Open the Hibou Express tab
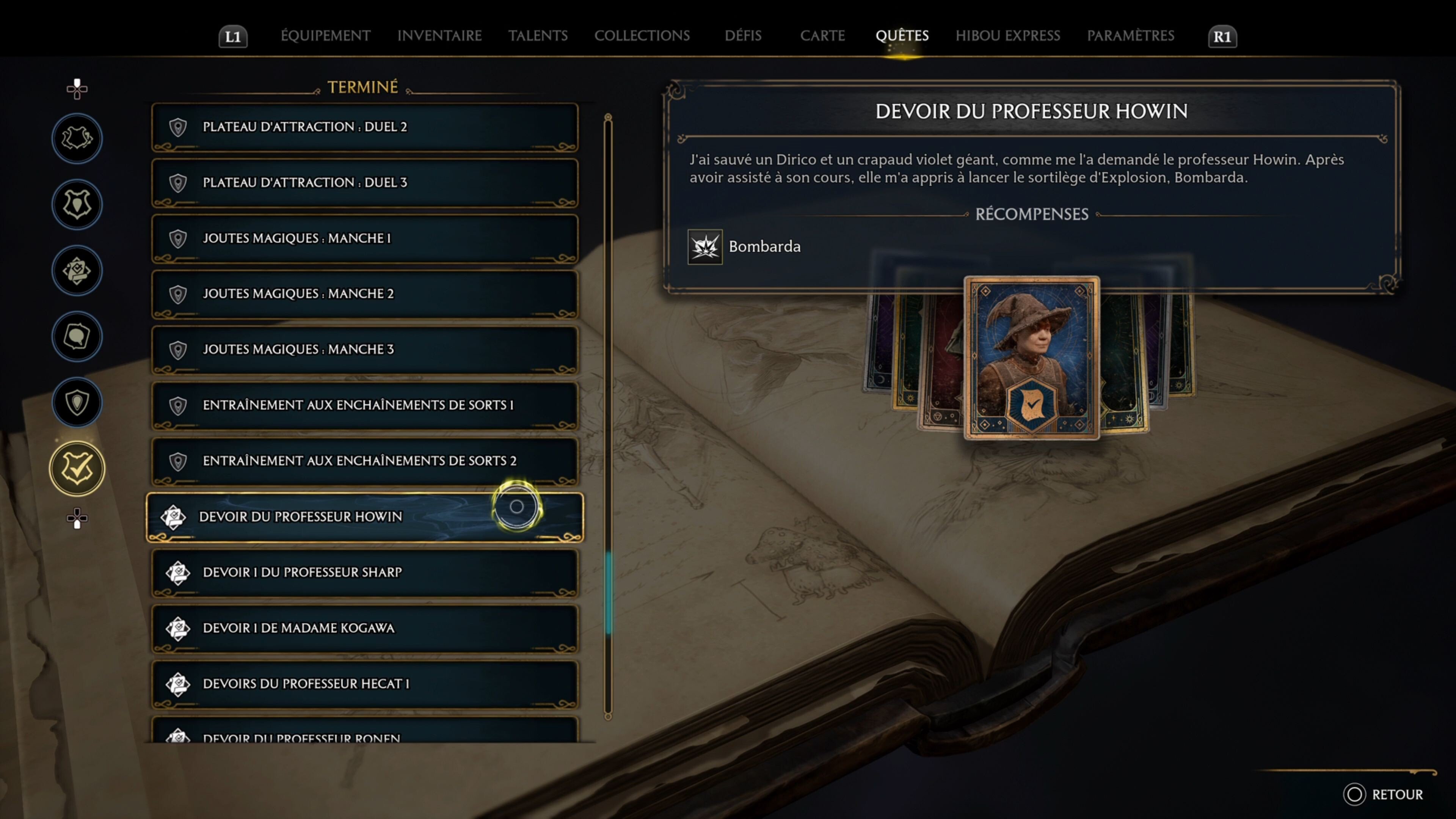Screen dimensions: 1456x819 click(1008, 36)
